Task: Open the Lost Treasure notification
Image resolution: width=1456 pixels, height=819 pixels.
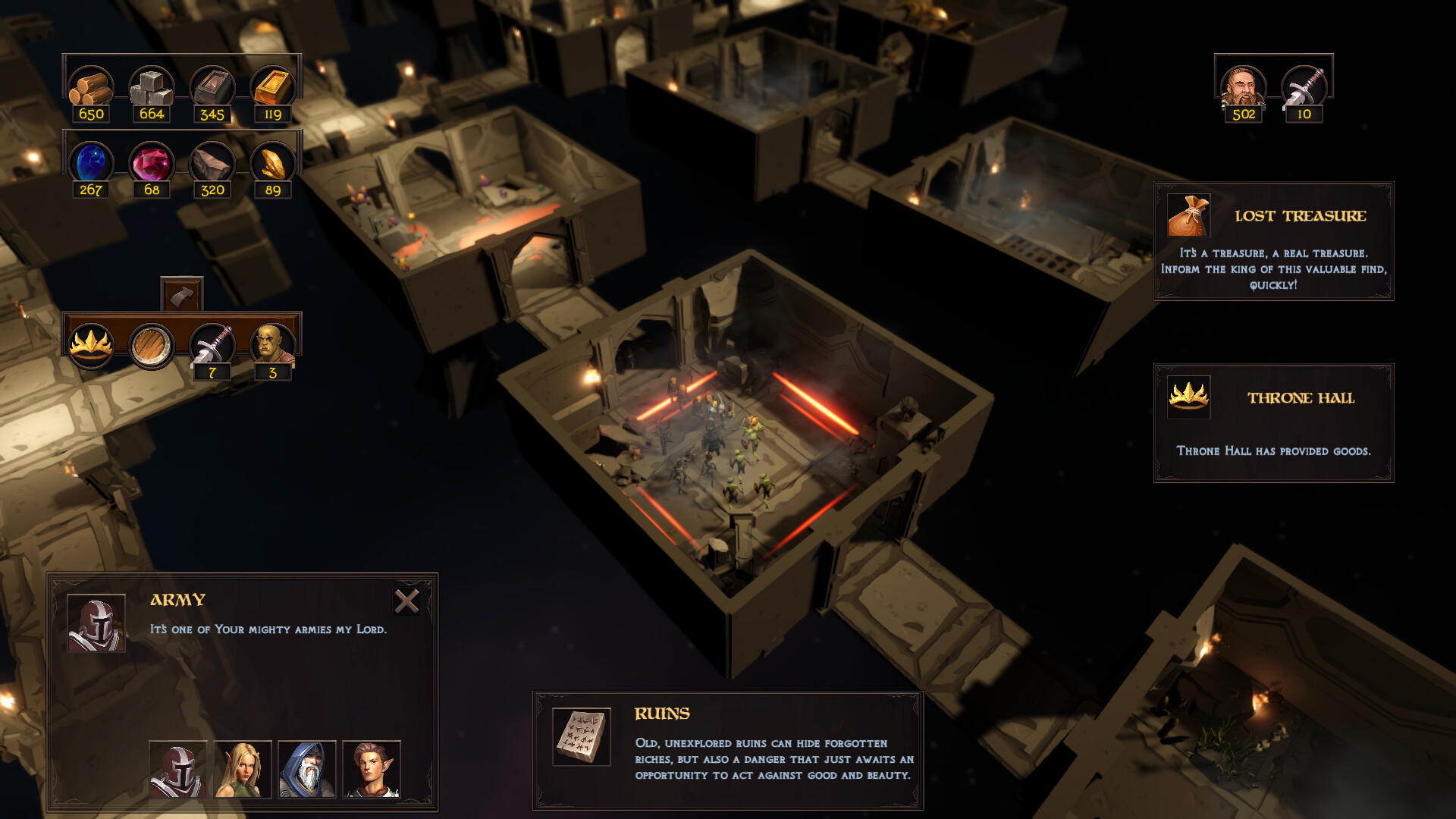Action: pyautogui.click(x=1273, y=241)
